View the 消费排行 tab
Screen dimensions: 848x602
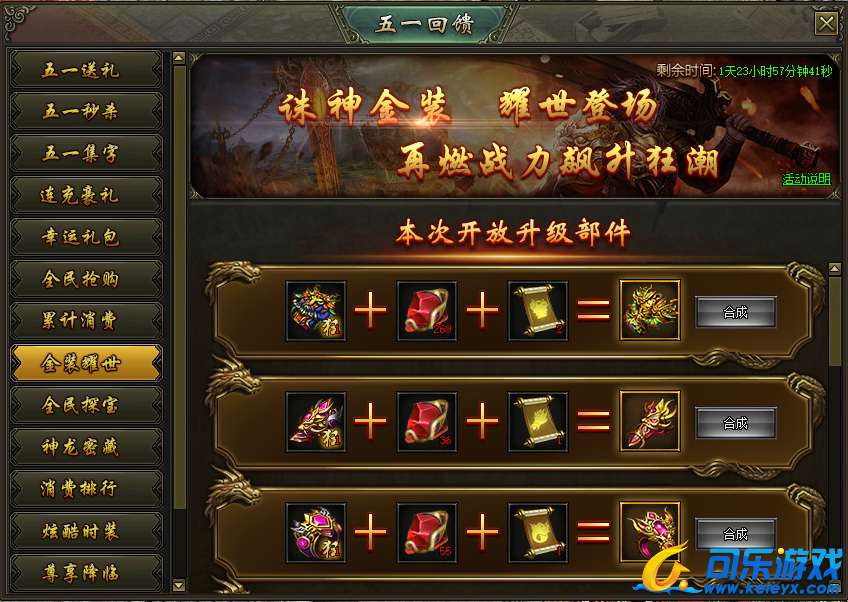[86, 490]
